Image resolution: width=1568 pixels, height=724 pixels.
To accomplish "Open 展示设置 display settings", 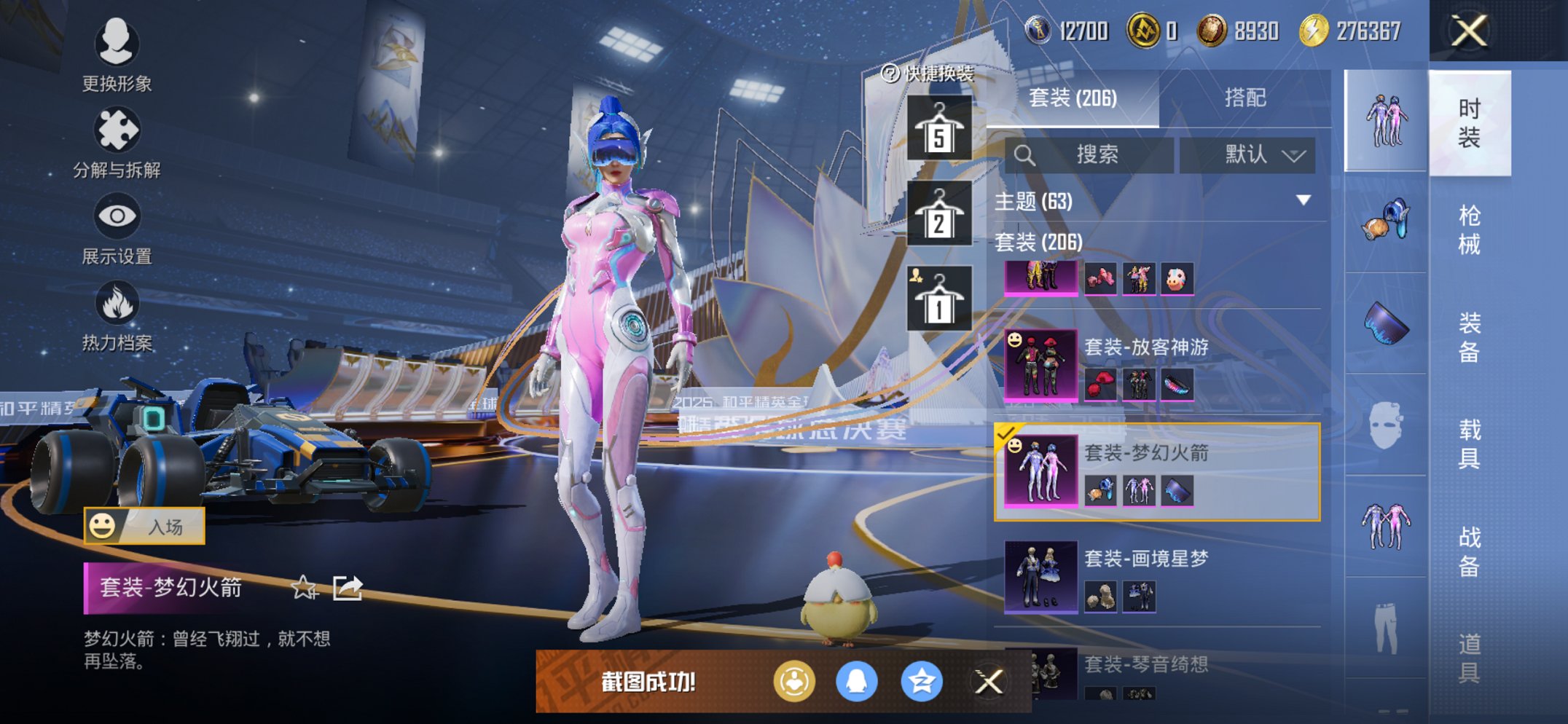I will [117, 229].
